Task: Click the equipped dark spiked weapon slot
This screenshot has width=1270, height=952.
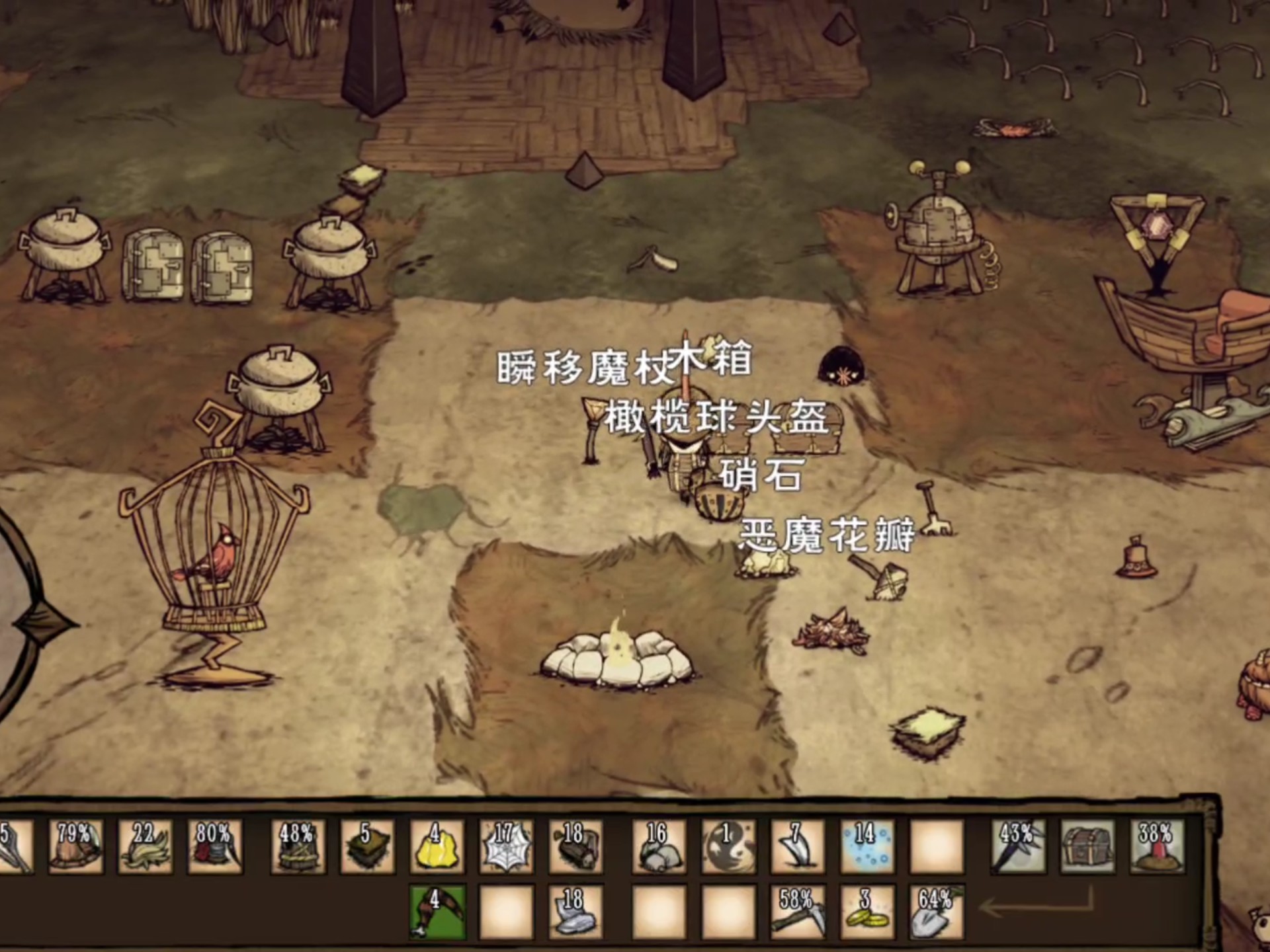Action: click(x=1019, y=848)
